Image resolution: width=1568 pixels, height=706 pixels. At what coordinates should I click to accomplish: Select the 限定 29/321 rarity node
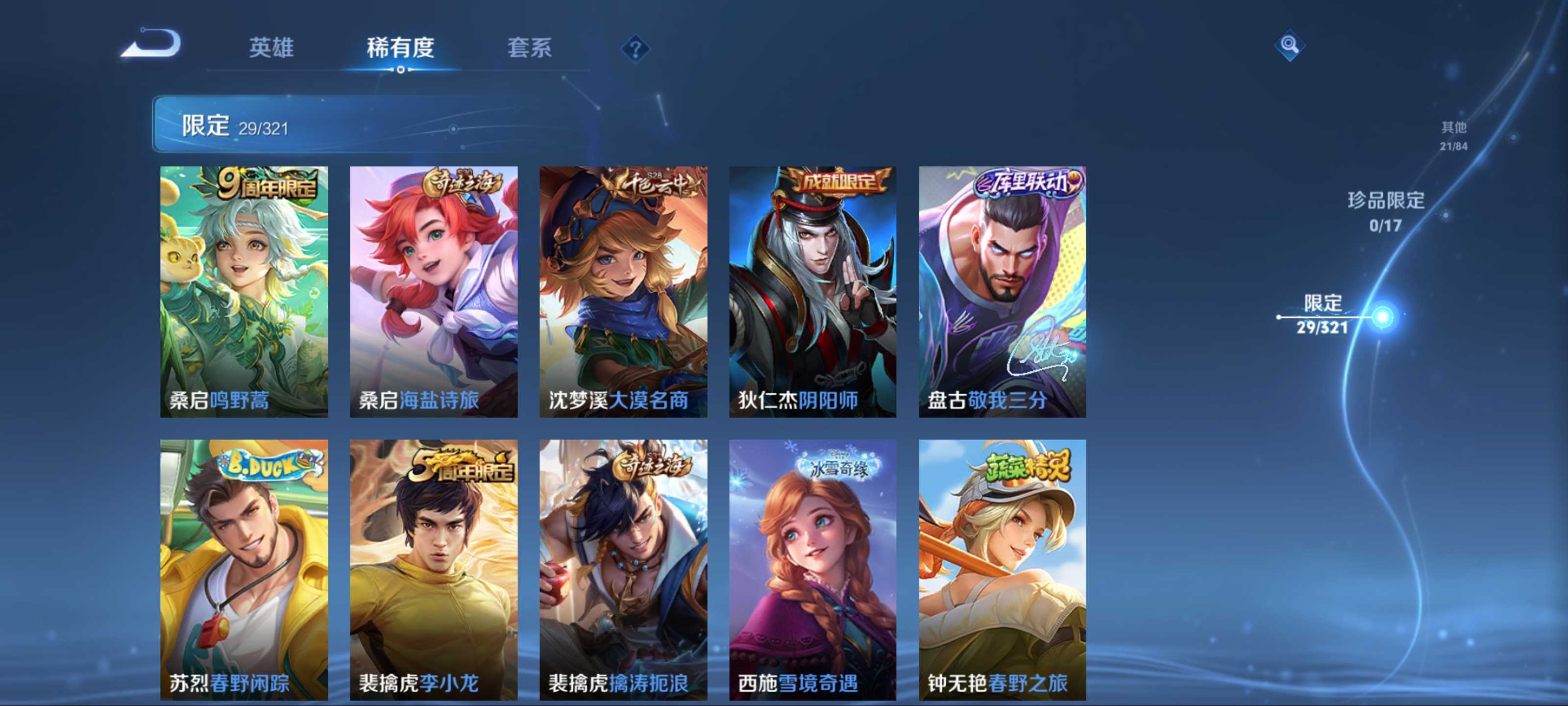[x=1322, y=315]
